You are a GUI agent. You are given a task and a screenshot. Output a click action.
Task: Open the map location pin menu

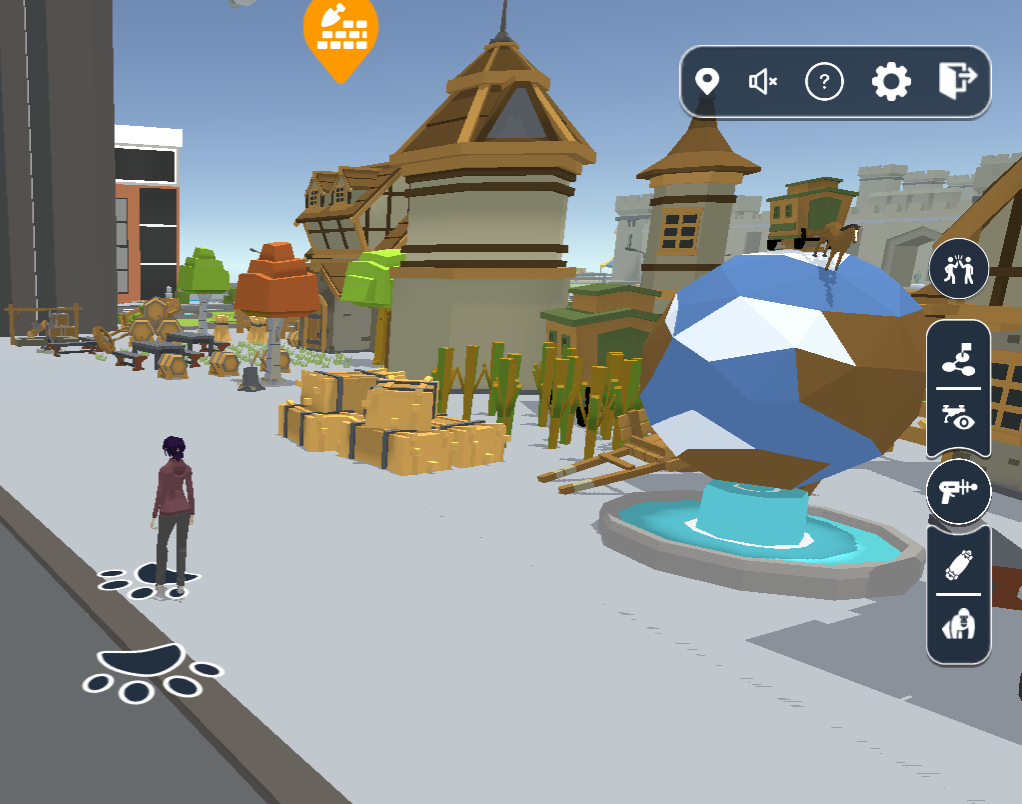click(708, 81)
